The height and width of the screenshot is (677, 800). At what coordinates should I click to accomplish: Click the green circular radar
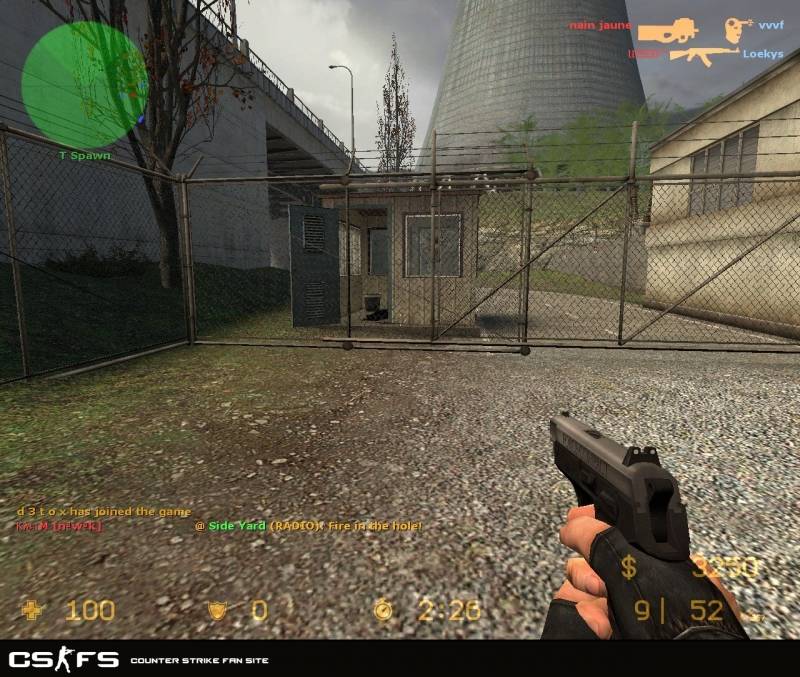click(x=84, y=84)
